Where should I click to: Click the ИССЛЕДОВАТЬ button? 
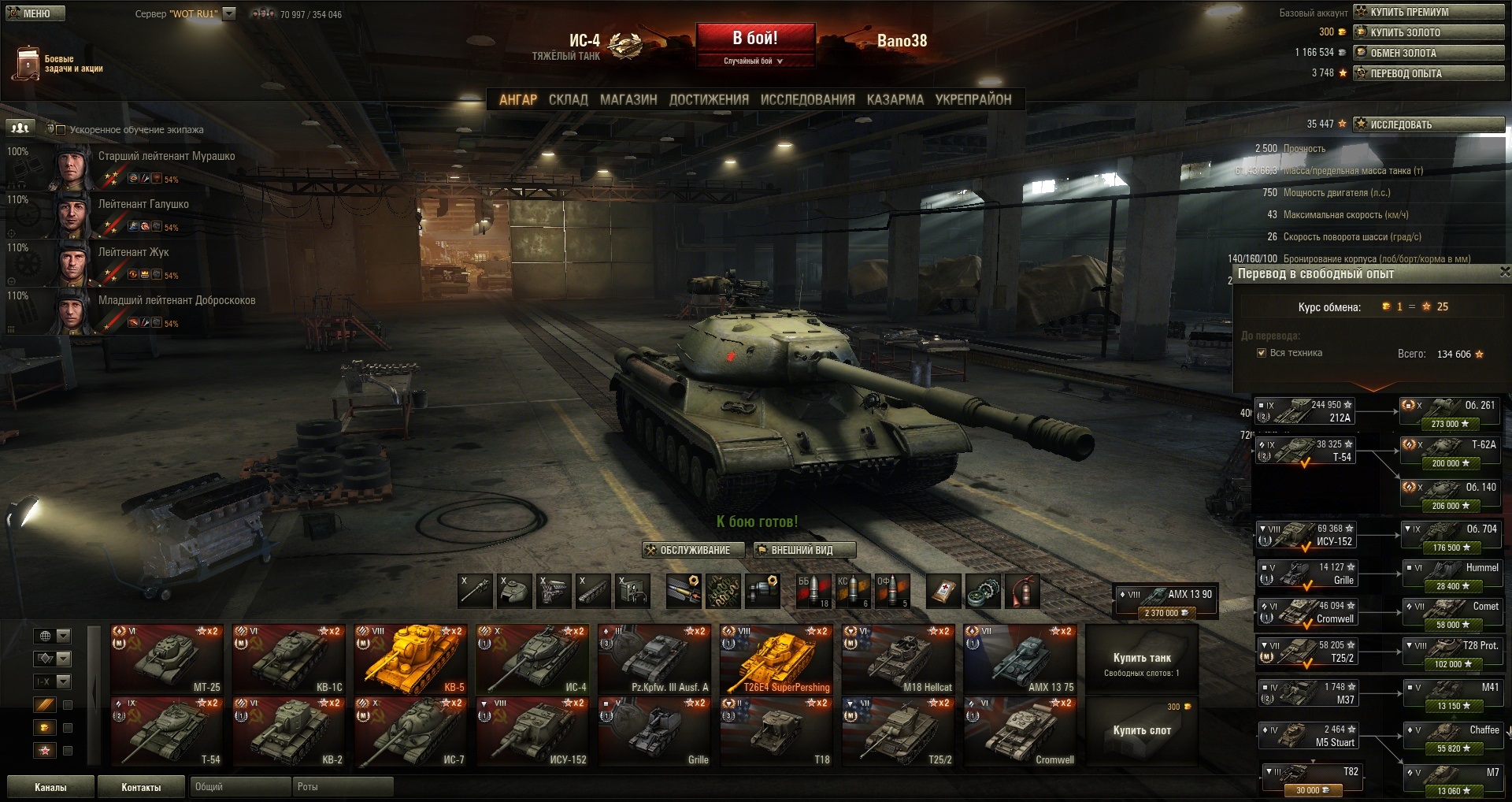point(1428,124)
